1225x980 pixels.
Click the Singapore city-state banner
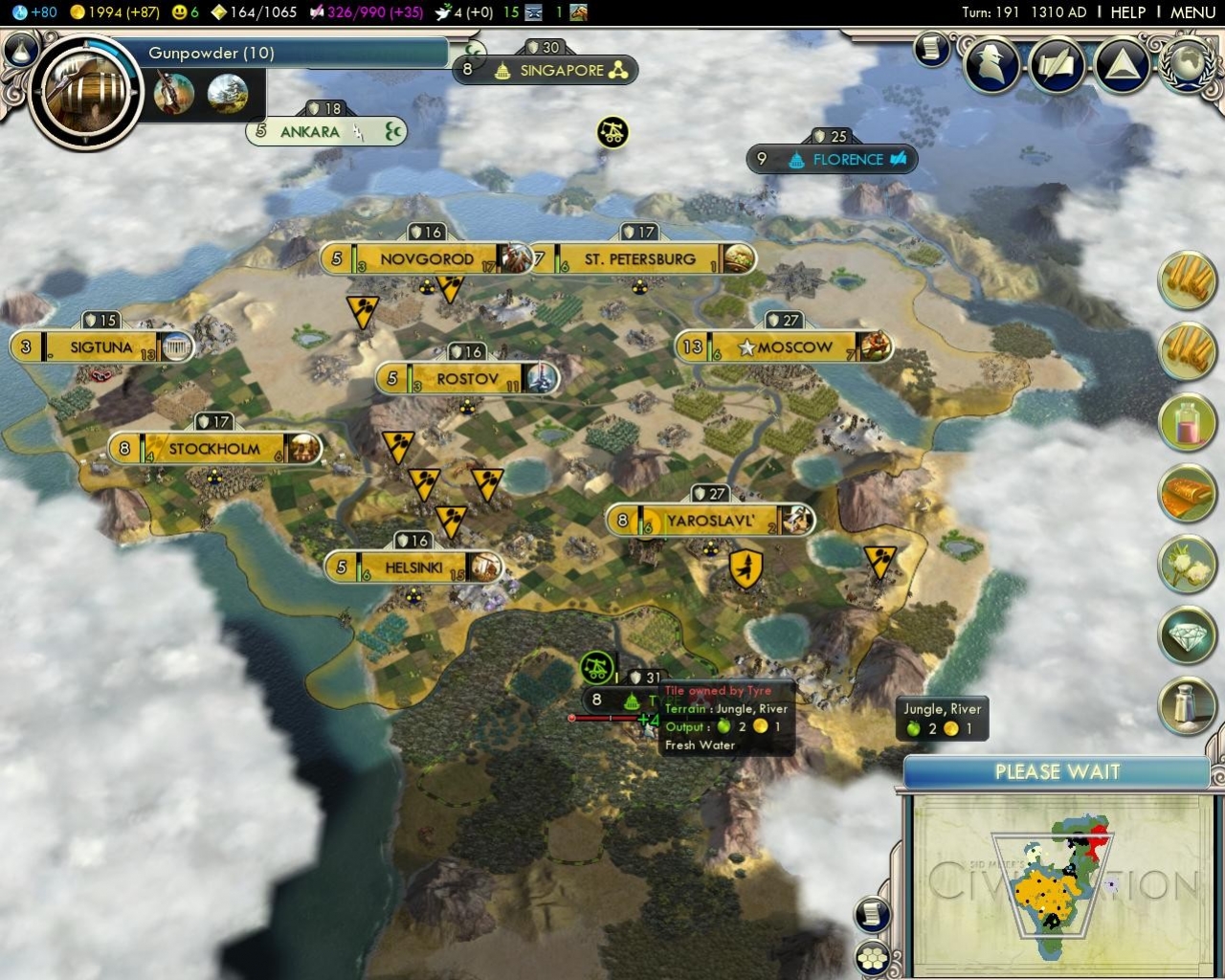coord(561,71)
